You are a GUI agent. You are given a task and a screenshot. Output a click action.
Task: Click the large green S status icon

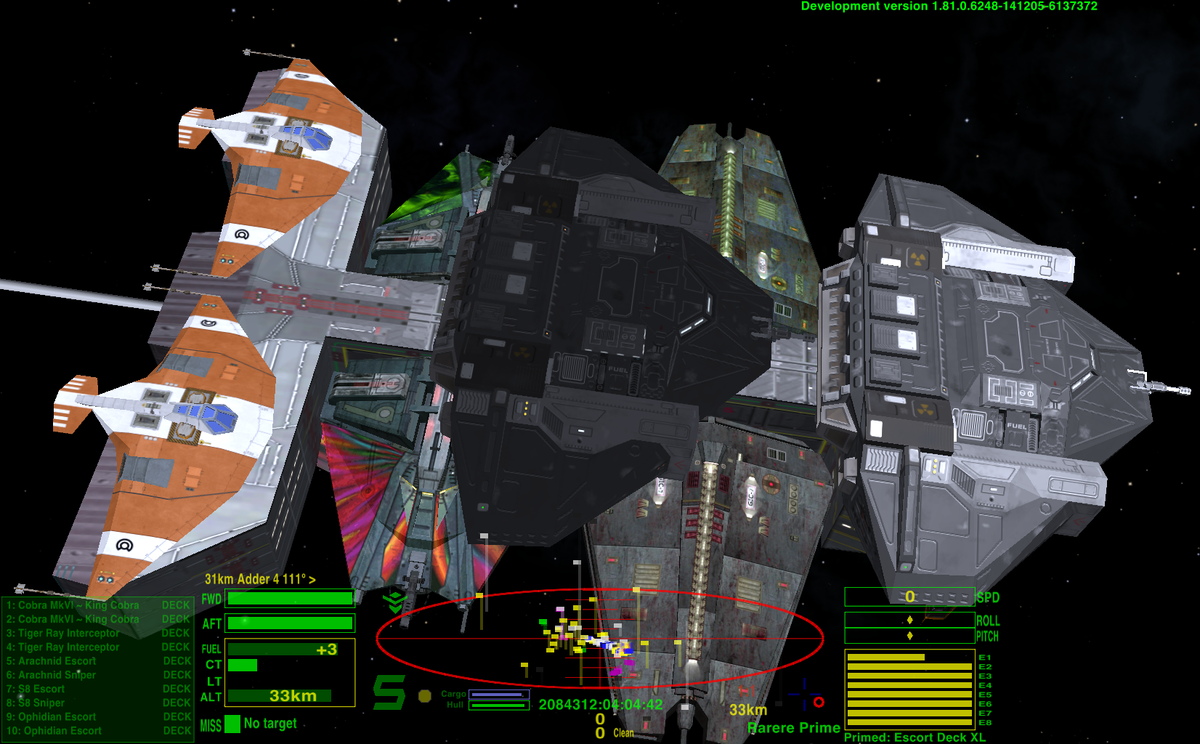coord(389,692)
